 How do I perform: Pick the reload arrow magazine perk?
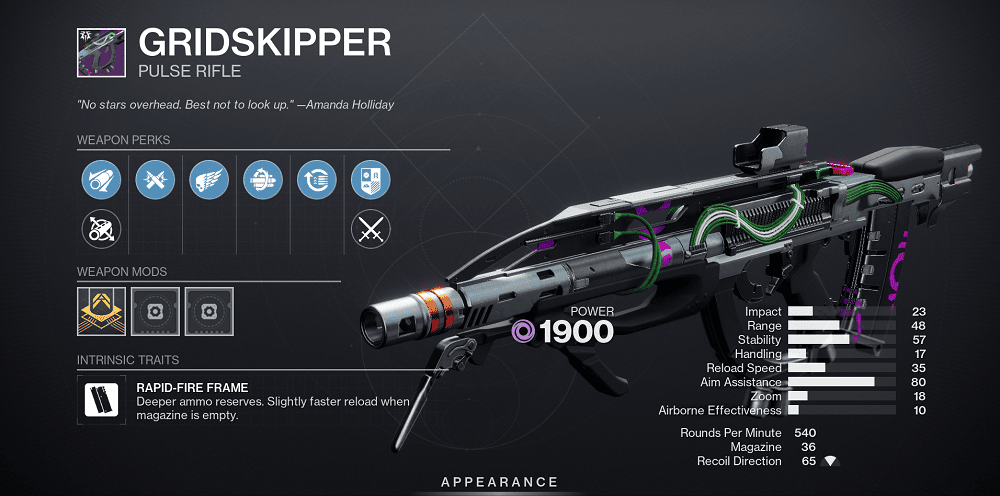317,181
